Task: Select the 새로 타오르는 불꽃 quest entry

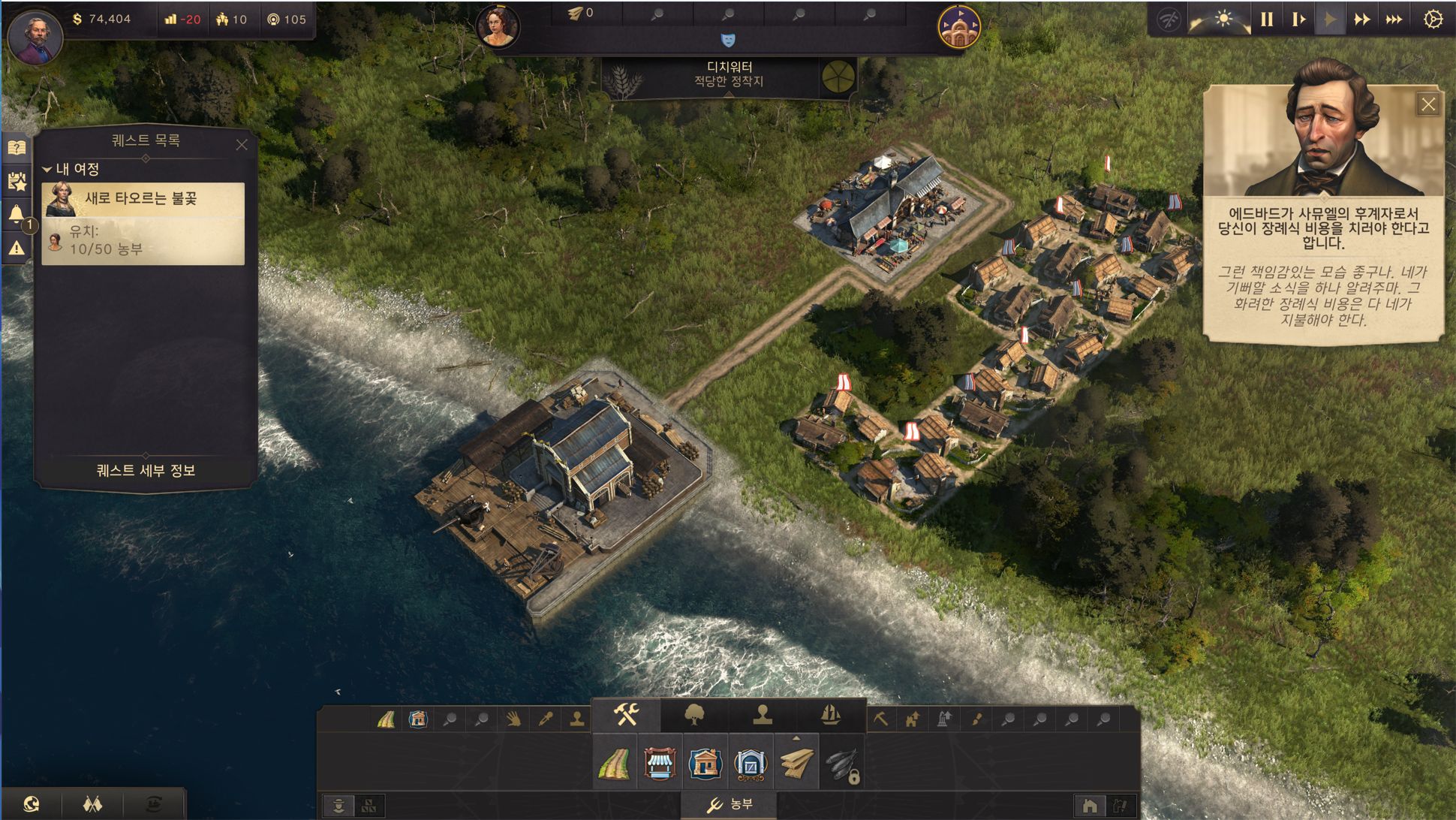Action: pyautogui.click(x=143, y=199)
